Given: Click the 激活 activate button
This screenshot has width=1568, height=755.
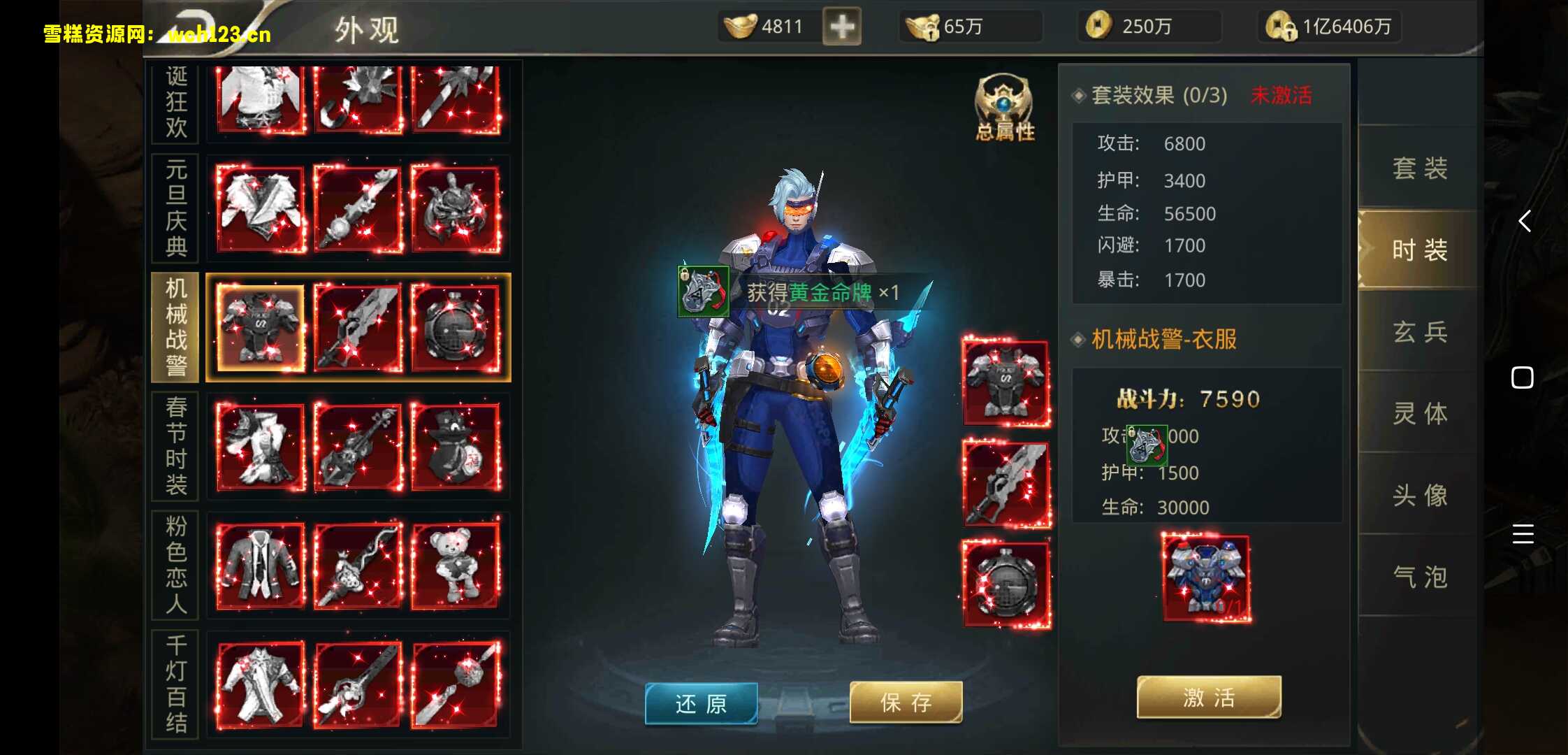Looking at the screenshot, I should coord(1209,697).
